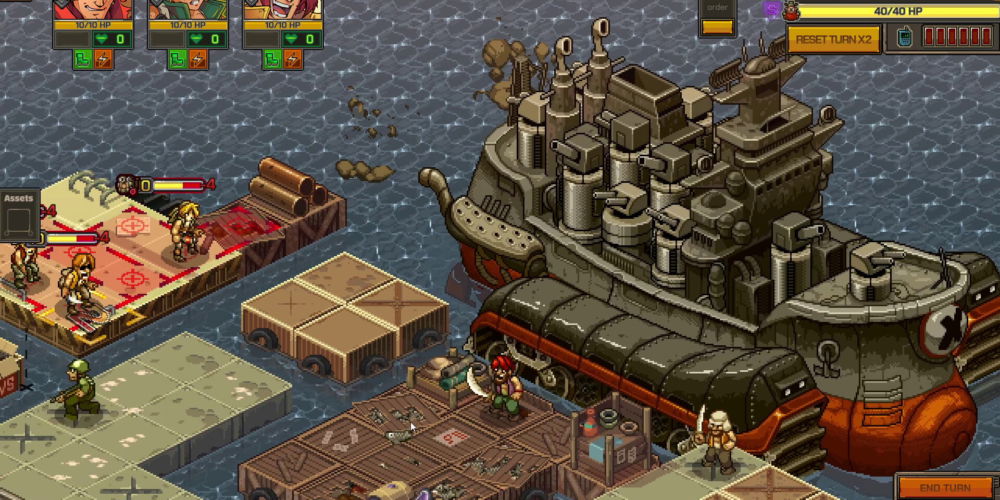Click the green boot icon under the red-jacket portrait

click(x=82, y=59)
